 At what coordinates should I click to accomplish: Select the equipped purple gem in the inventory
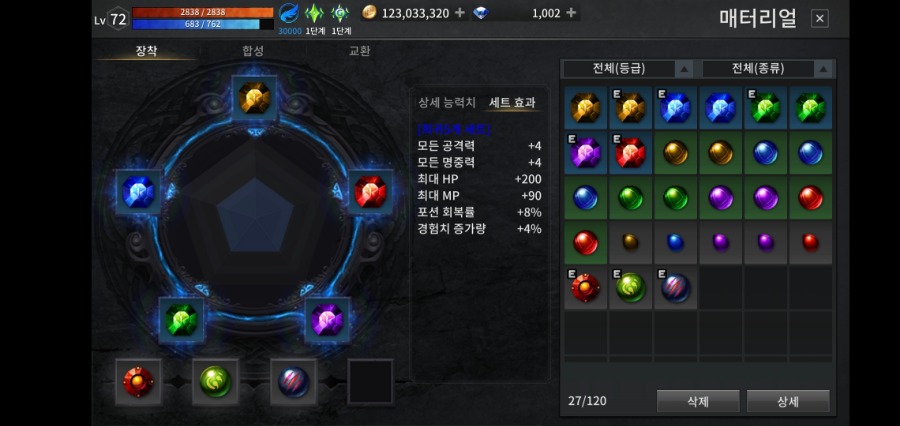[x=585, y=152]
